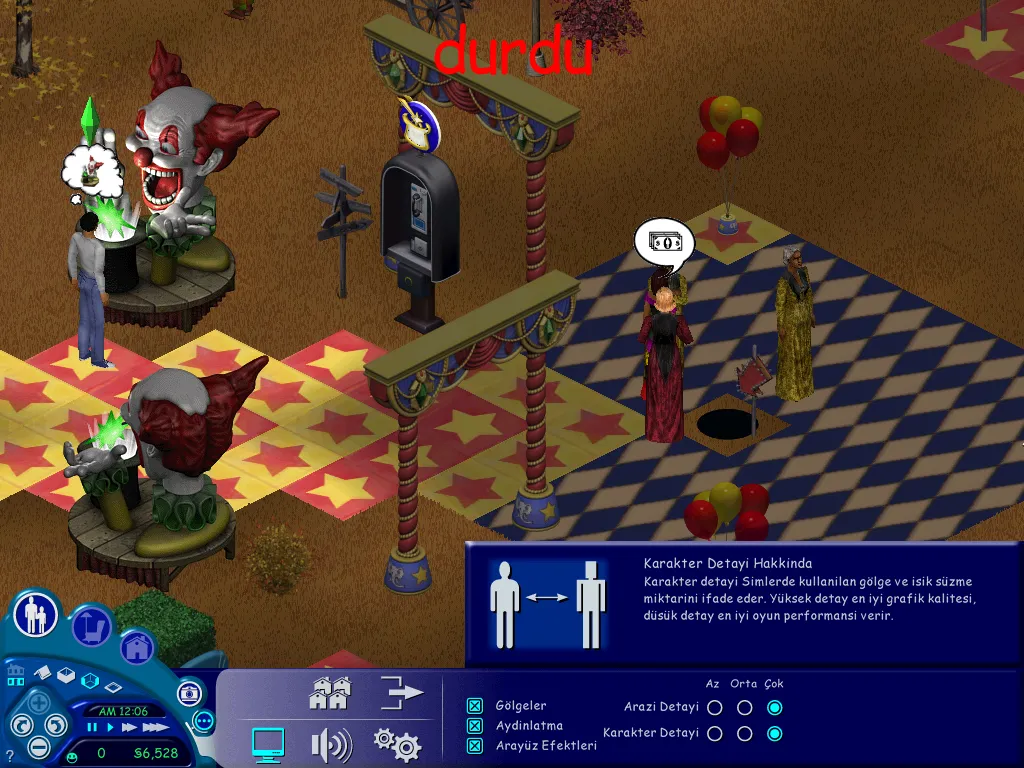Screen dimensions: 1024x768
Task: Open Build mode house icon
Action: [137, 647]
